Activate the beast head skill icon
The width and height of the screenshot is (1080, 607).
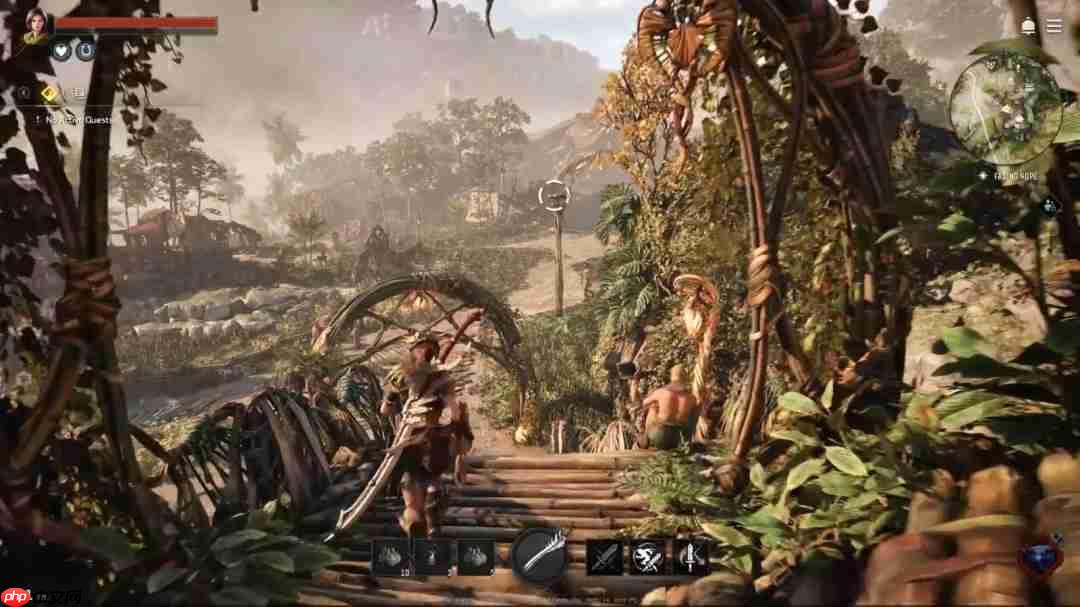click(647, 557)
